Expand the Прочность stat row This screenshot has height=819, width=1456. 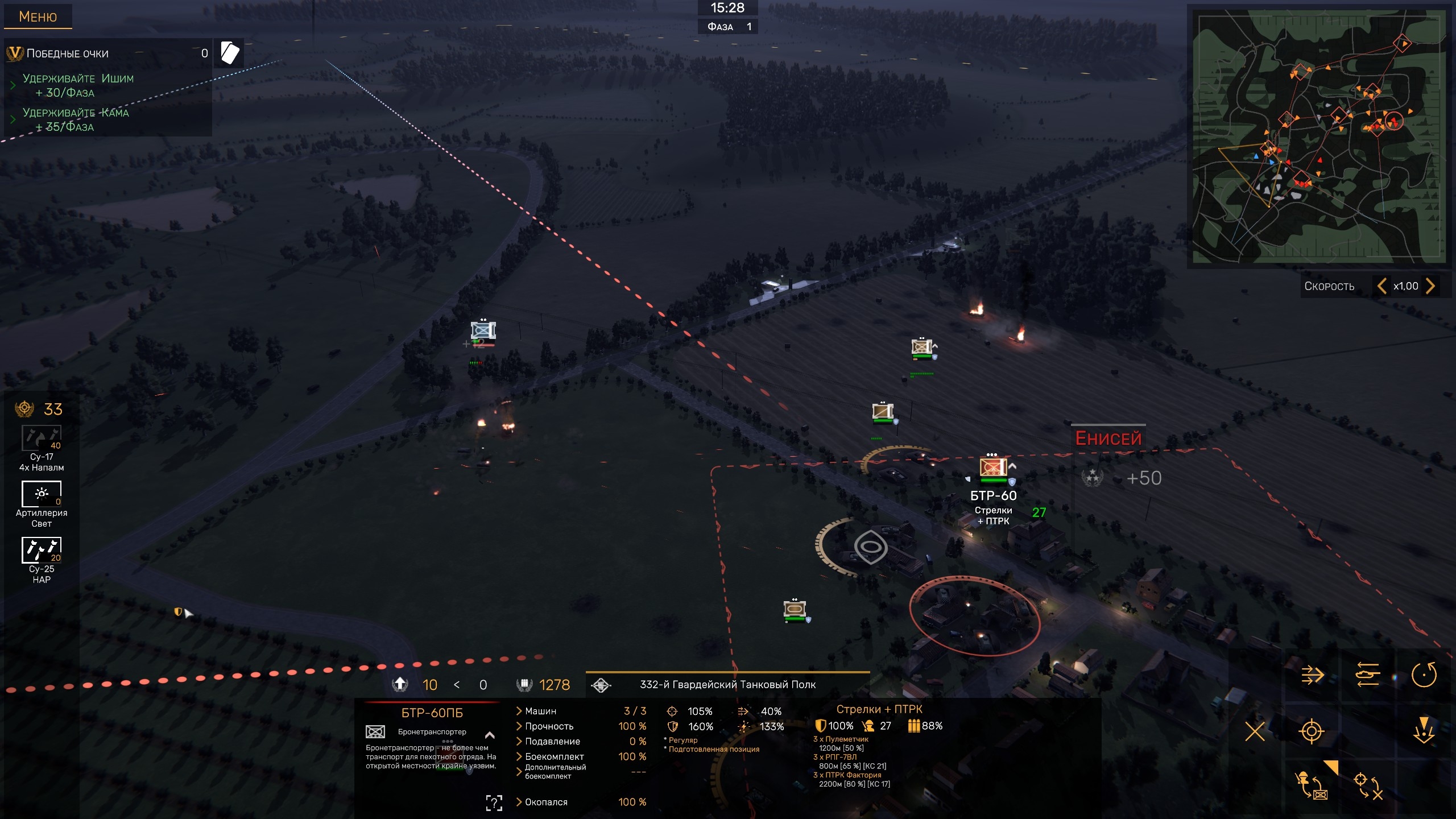pos(549,726)
